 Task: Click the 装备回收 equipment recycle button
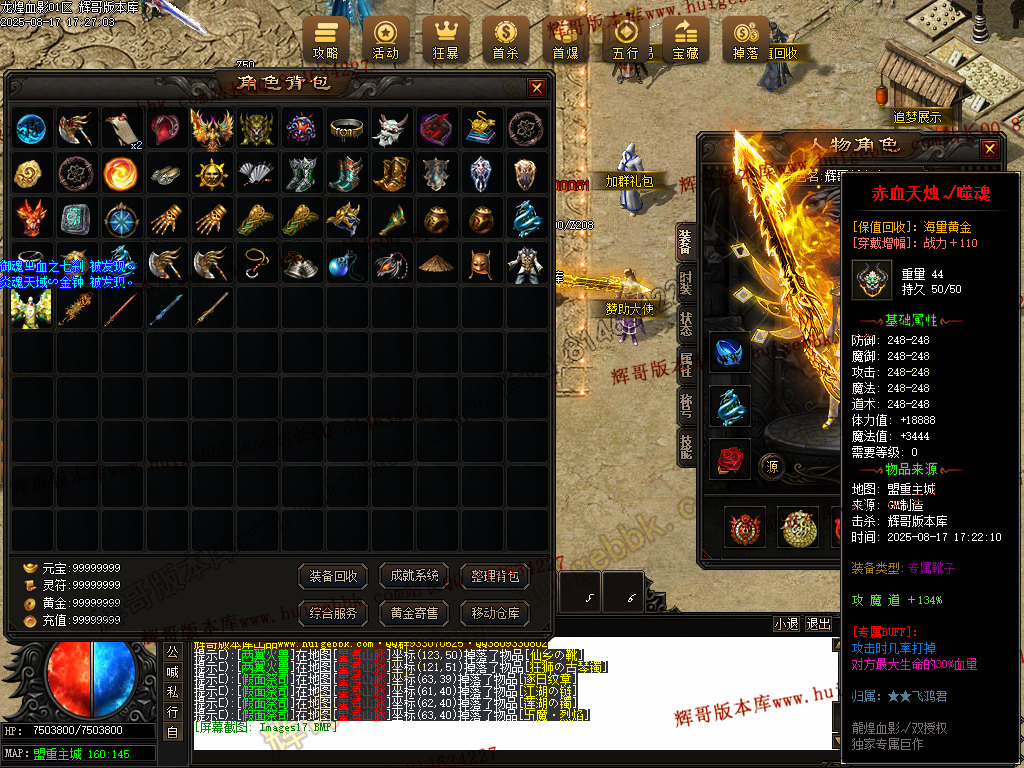333,576
